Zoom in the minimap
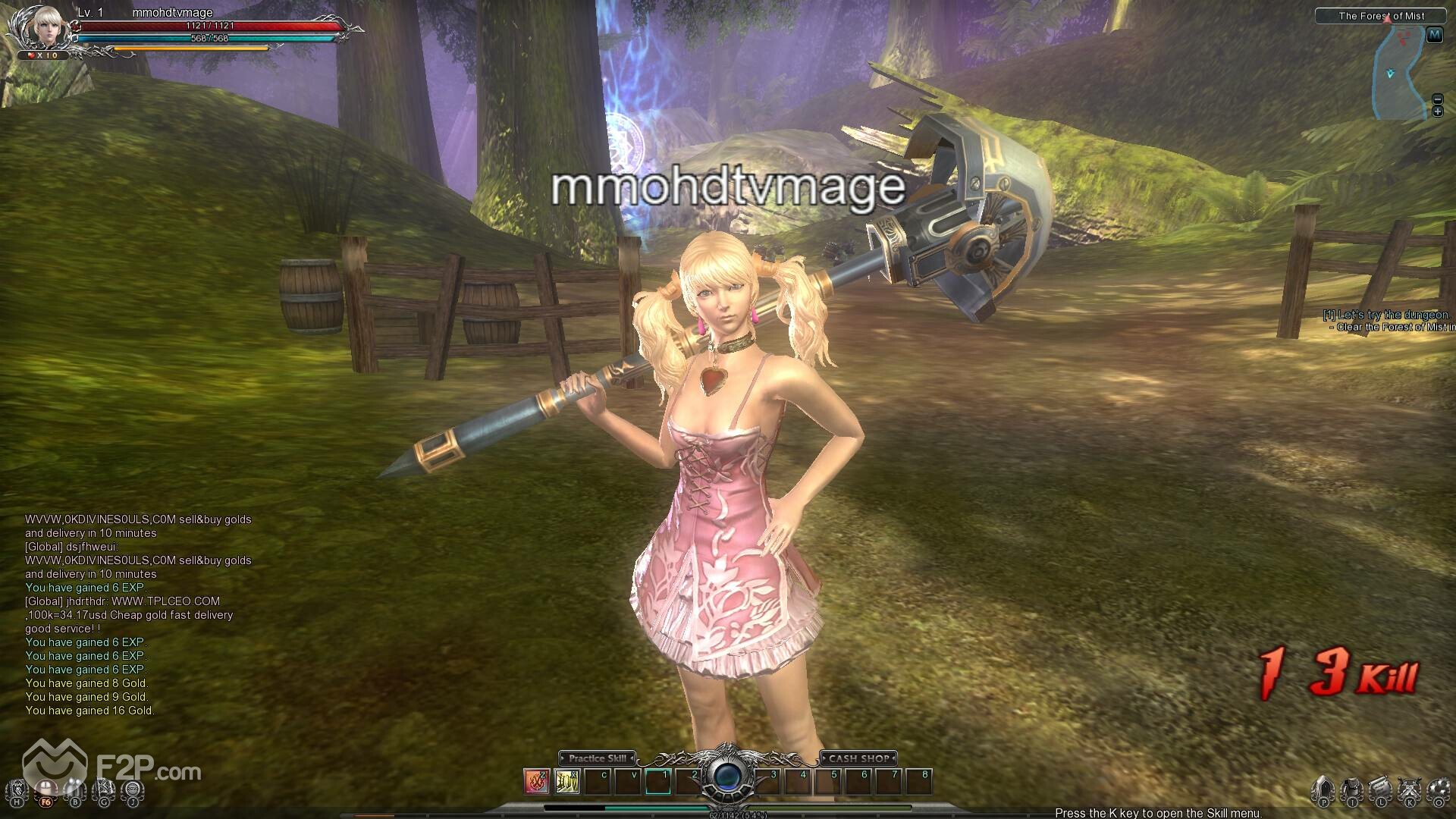This screenshot has width=1456, height=819. click(1437, 112)
